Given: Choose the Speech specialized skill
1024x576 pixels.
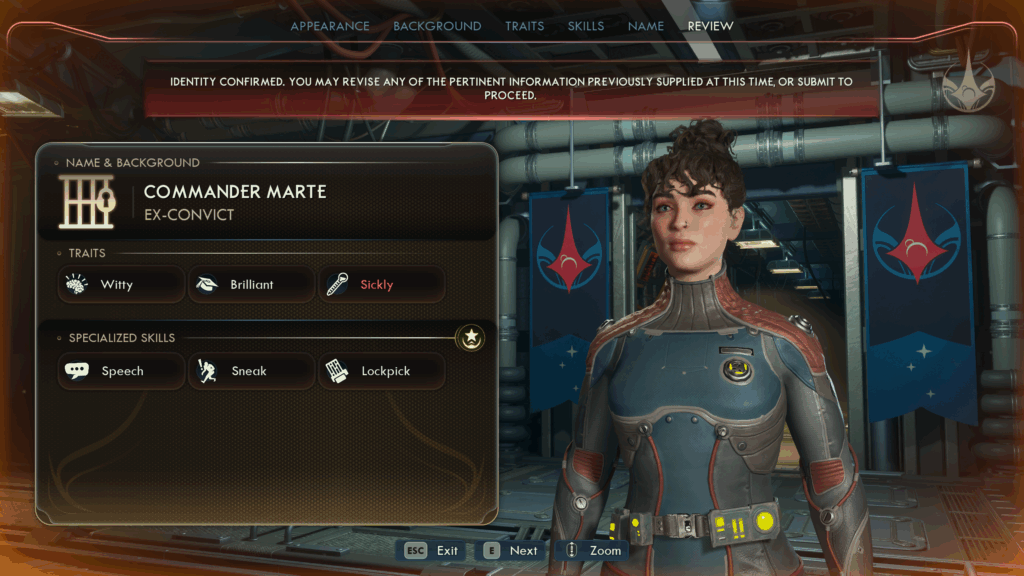Looking at the screenshot, I should click(121, 371).
